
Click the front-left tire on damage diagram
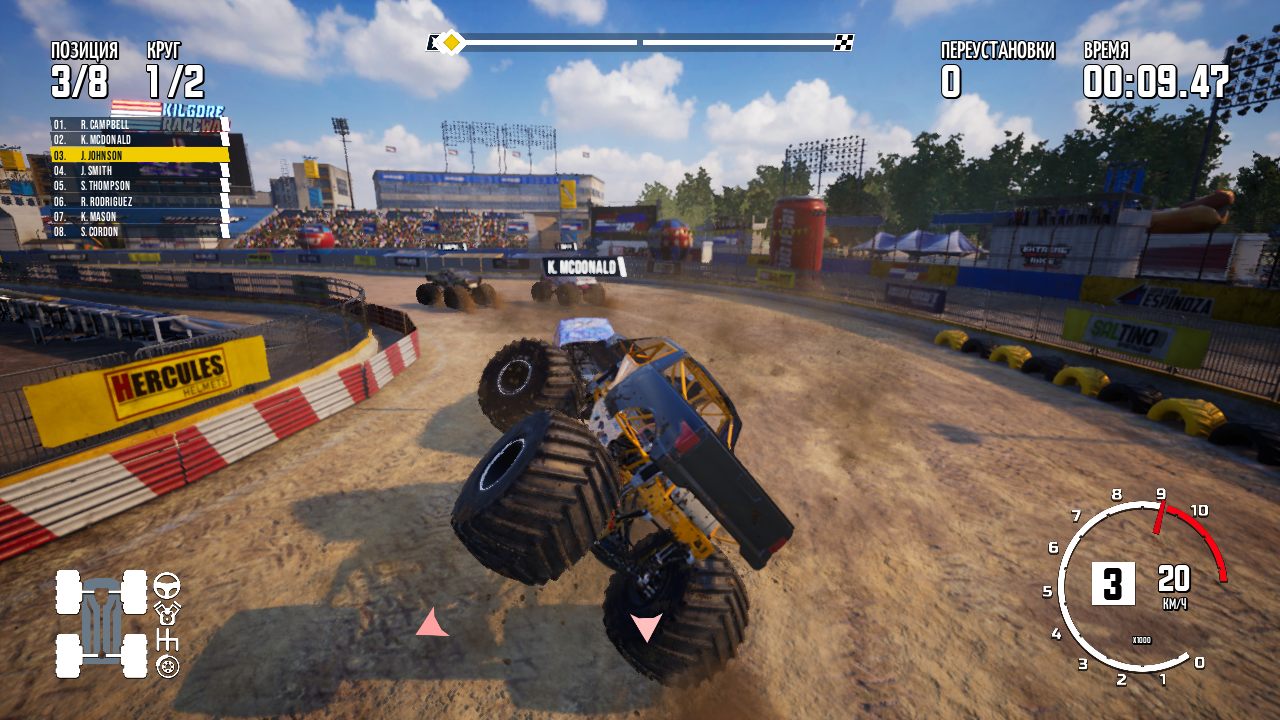(67, 592)
